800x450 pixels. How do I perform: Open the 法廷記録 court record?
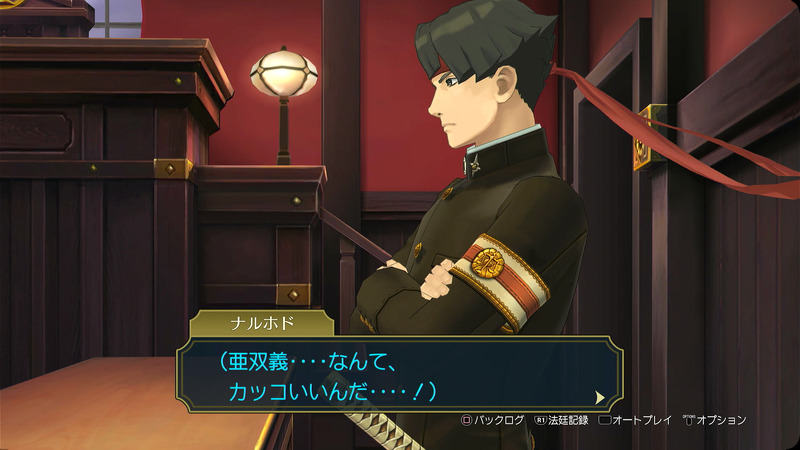[x=562, y=420]
